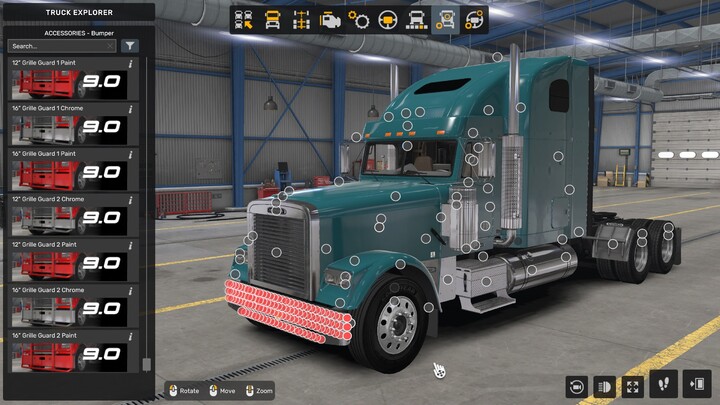Activate the fullscreen expand view button
Image resolution: width=720 pixels, height=405 pixels.
click(x=632, y=385)
